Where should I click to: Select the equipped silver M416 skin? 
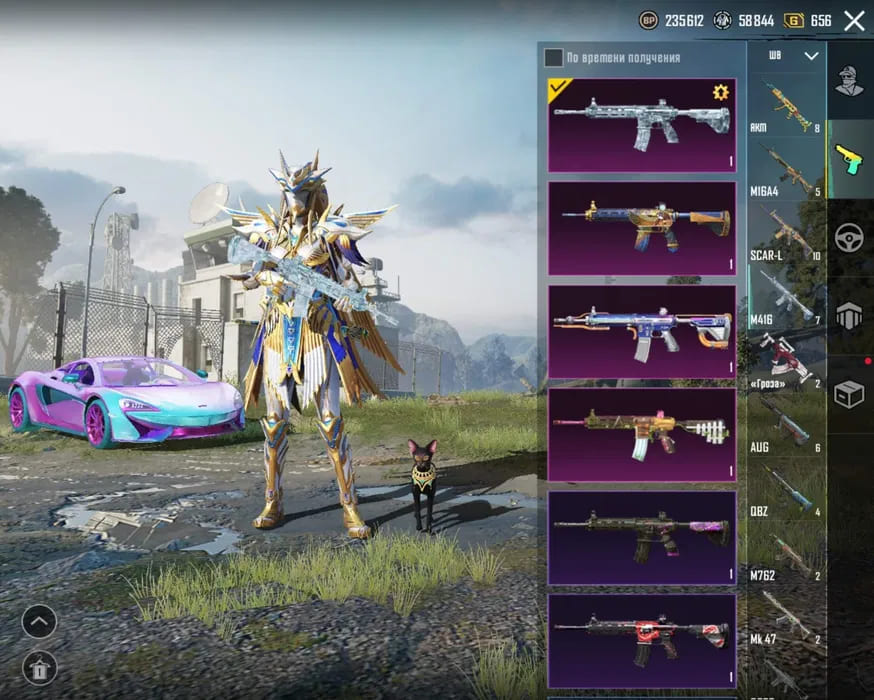pos(641,126)
